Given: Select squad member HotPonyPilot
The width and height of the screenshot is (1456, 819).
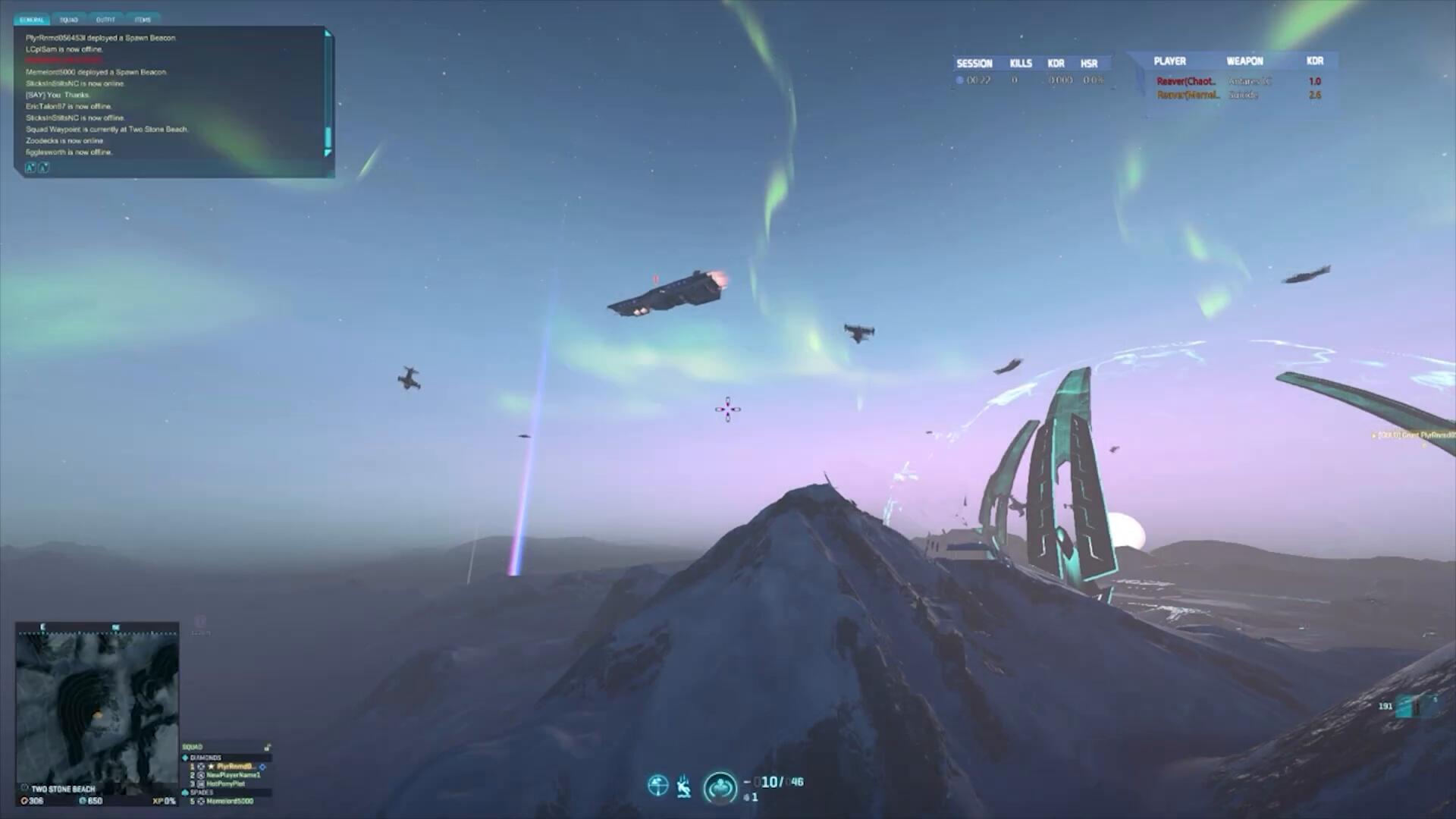Looking at the screenshot, I should point(225,784).
